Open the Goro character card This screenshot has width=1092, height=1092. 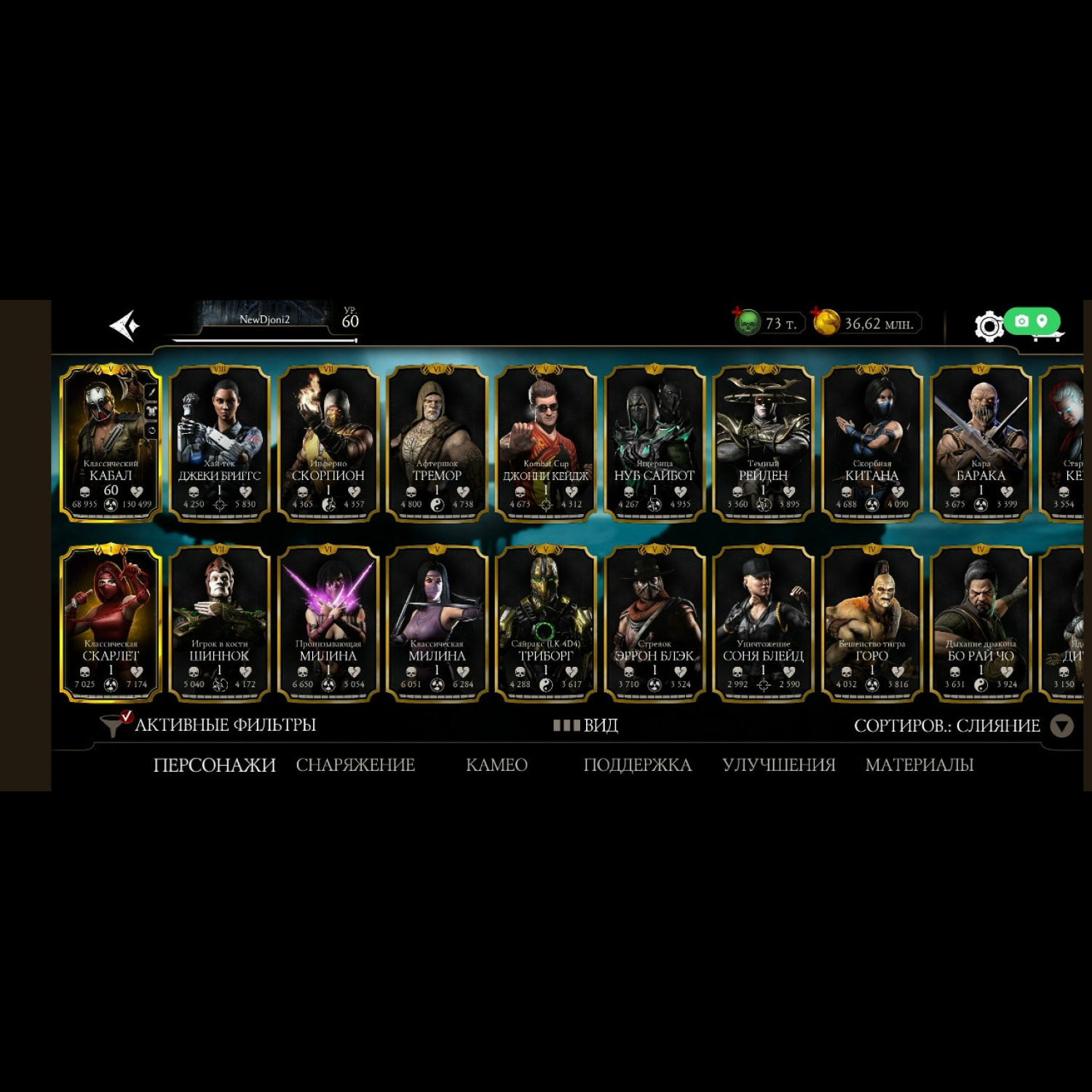[872, 623]
